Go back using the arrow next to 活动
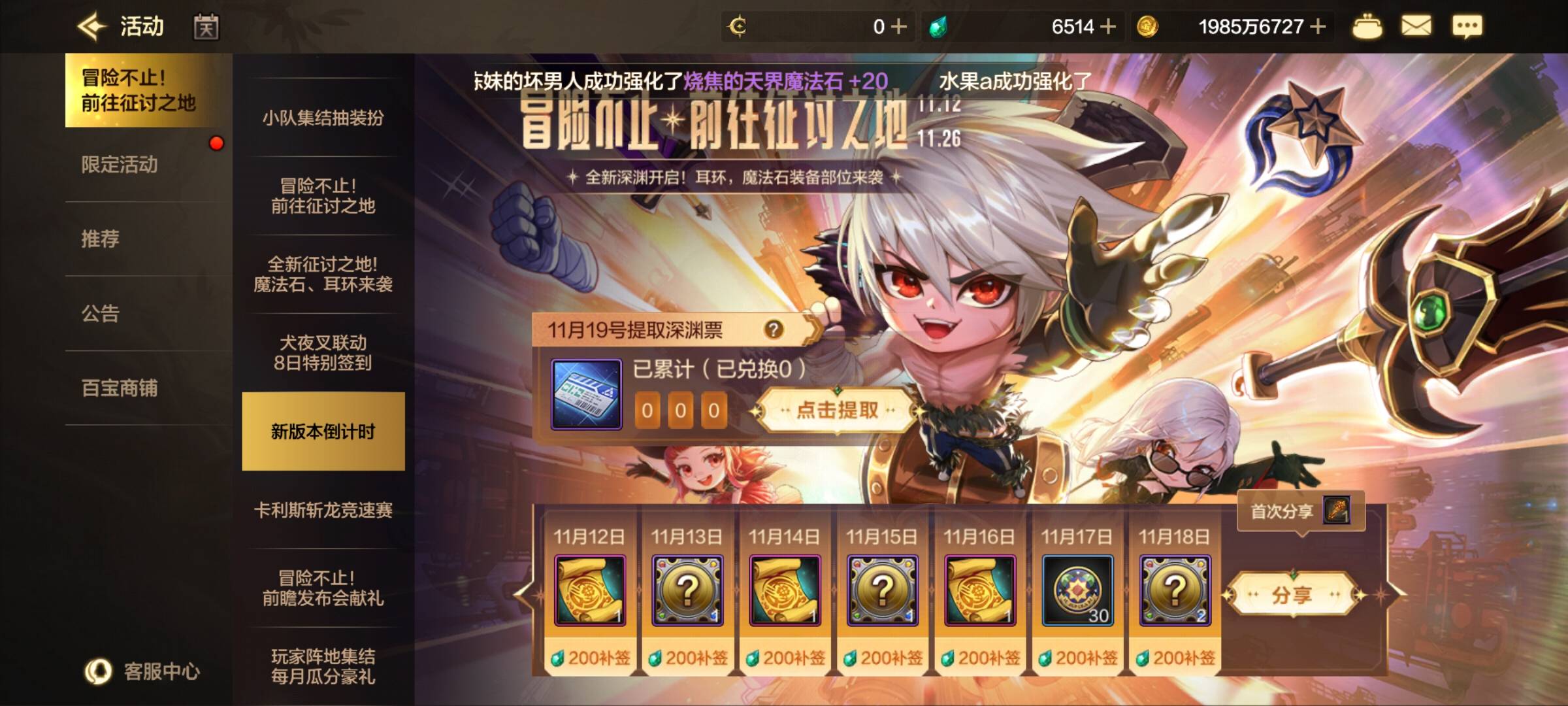The width and height of the screenshot is (1568, 706). [x=91, y=27]
